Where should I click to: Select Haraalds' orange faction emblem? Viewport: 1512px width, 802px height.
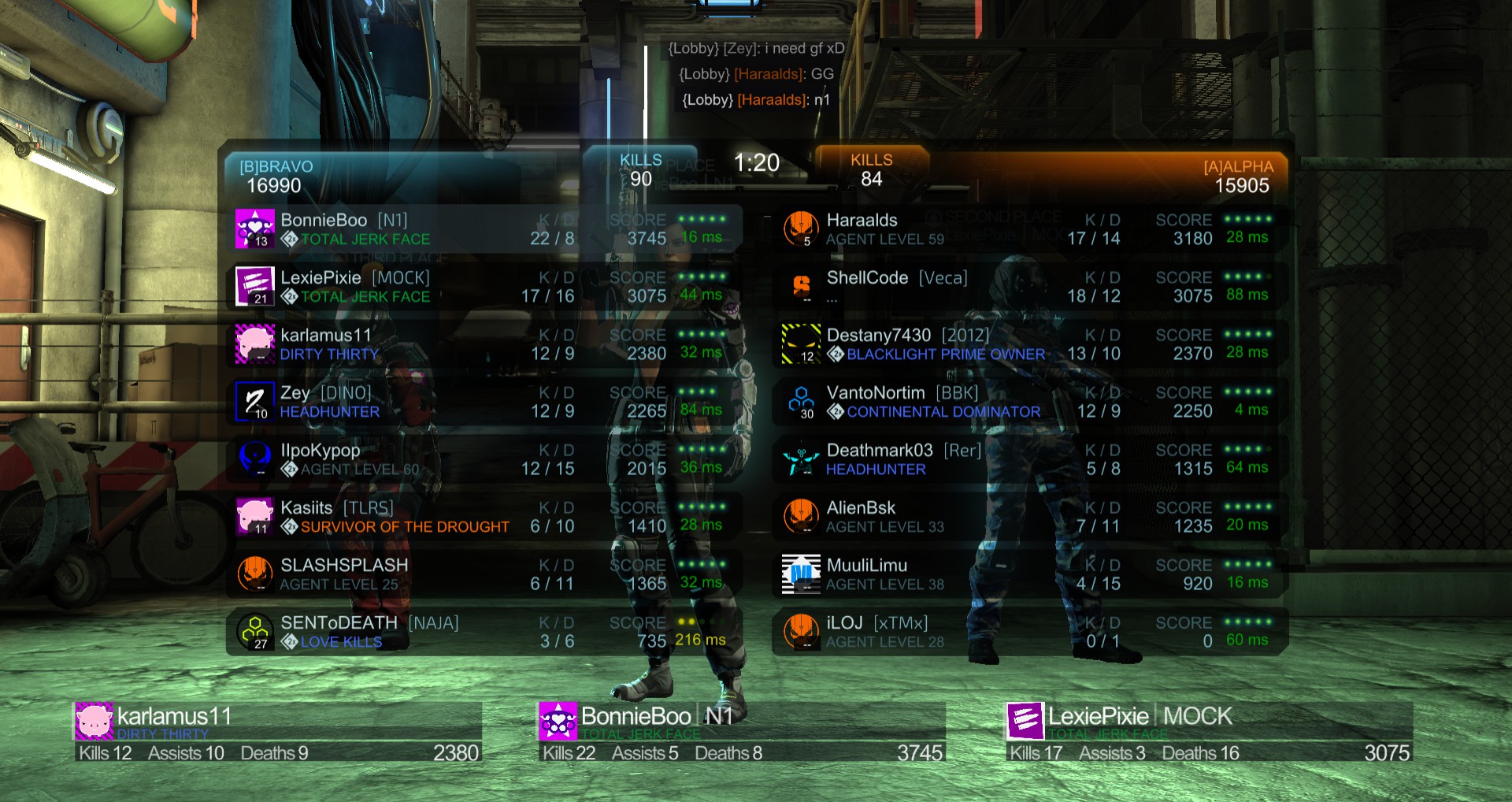800,227
